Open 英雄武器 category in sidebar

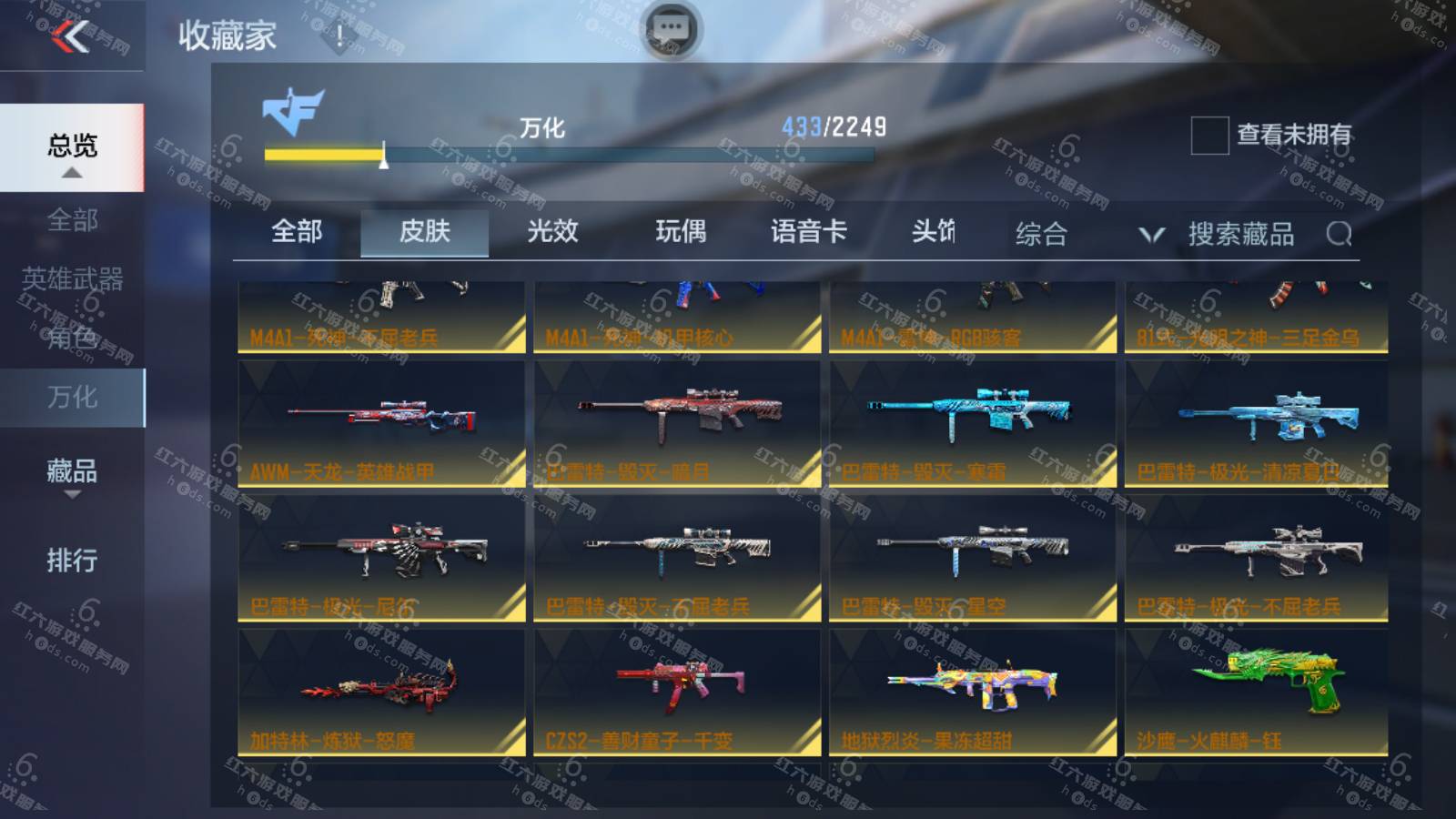(72, 278)
